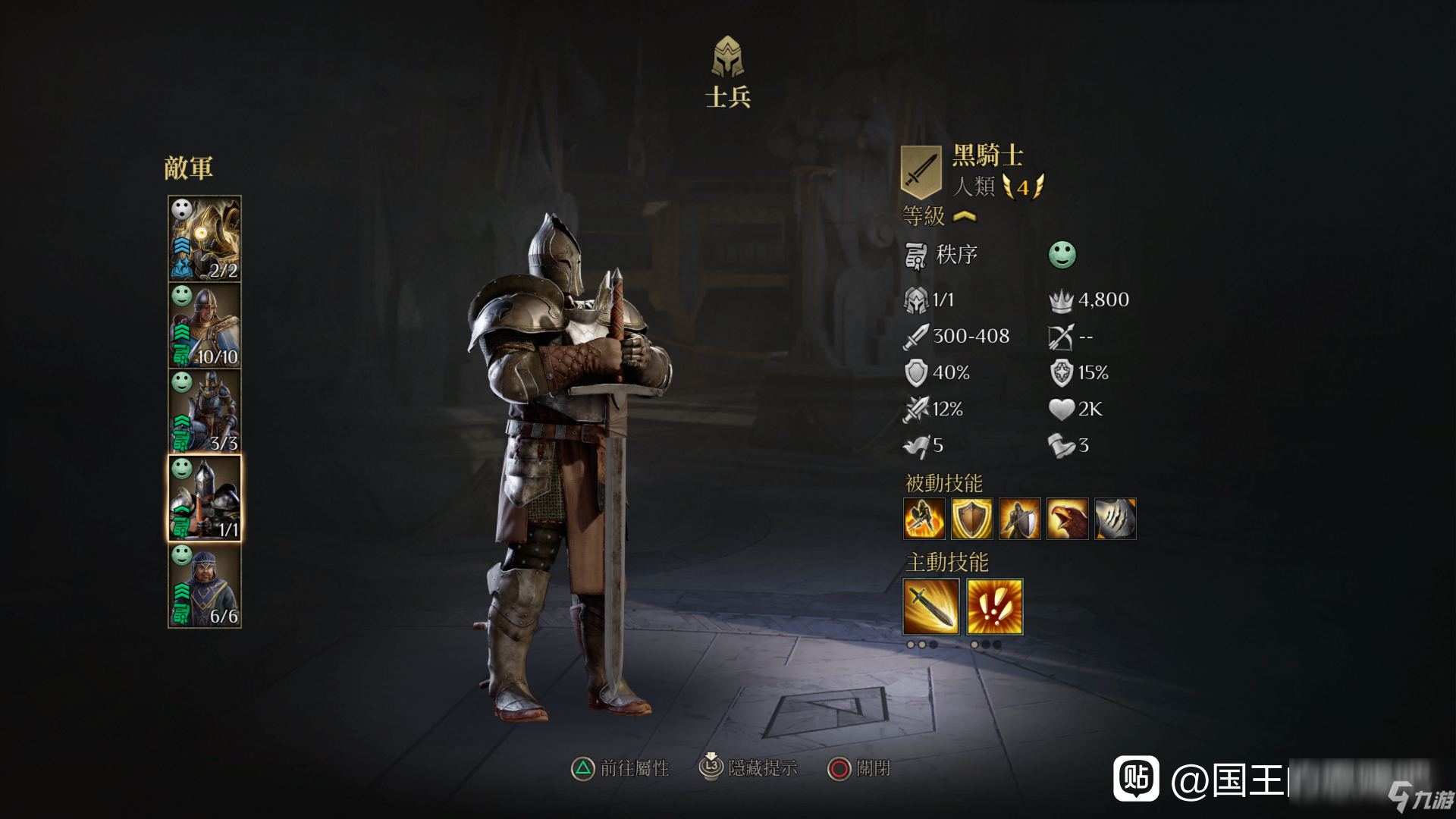Image resolution: width=1456 pixels, height=819 pixels.
Task: Click the Black Knight sword class emblem
Action: point(921,171)
